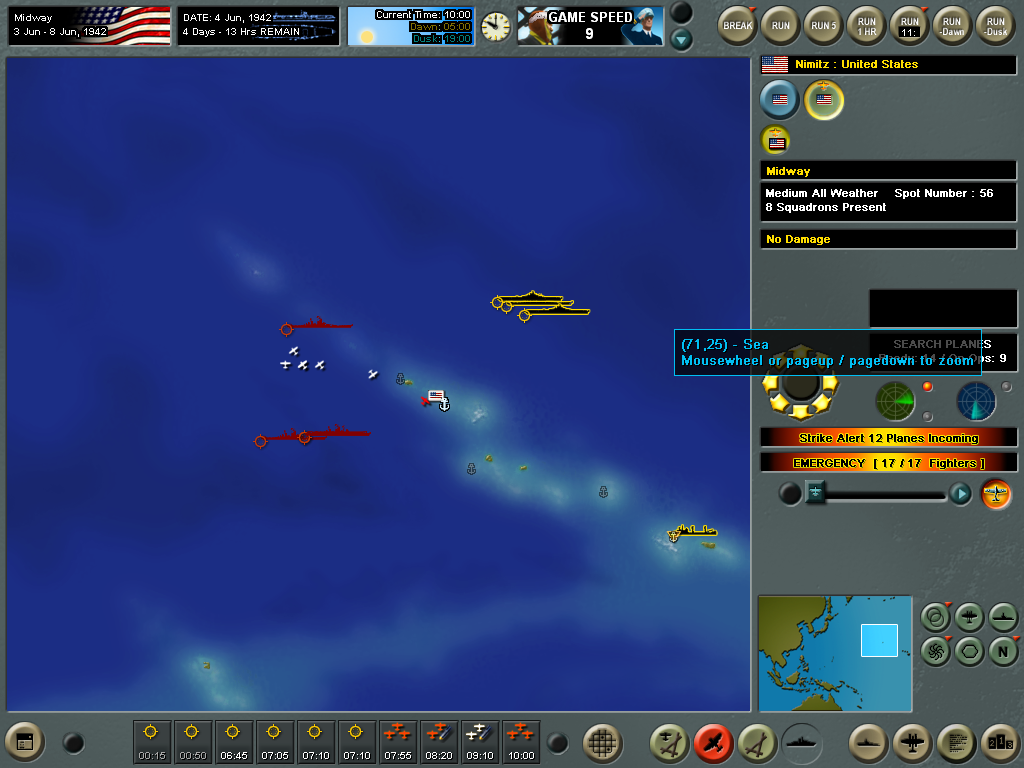Click the orange fighter launch button
This screenshot has height=768, width=1024.
[996, 493]
